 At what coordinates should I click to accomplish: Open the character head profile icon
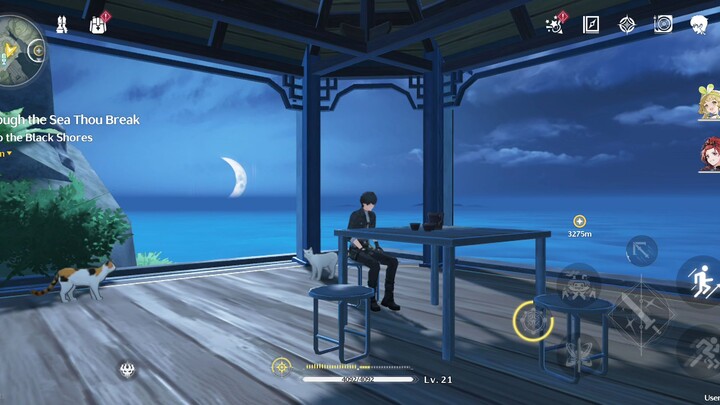[x=700, y=24]
